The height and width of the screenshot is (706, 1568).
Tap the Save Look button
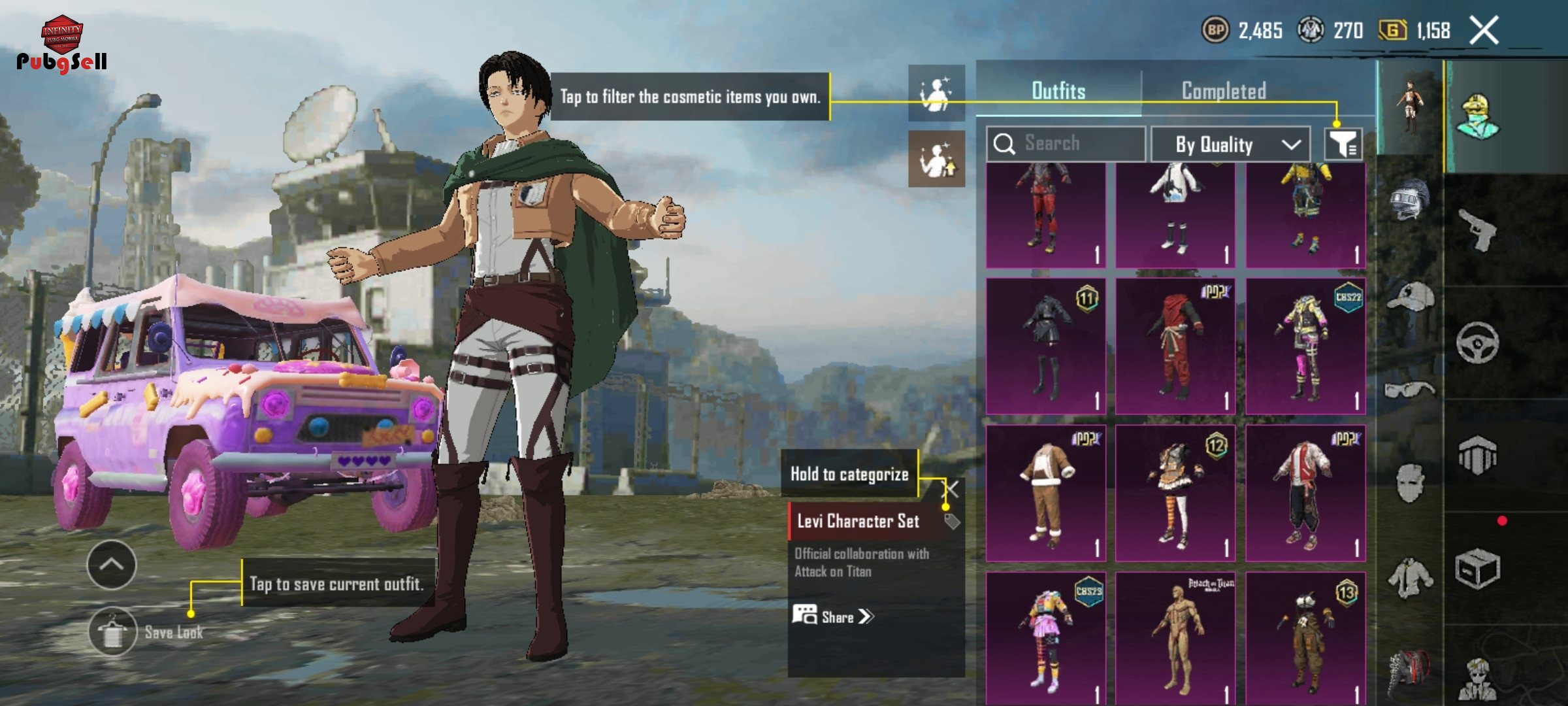pyautogui.click(x=113, y=632)
